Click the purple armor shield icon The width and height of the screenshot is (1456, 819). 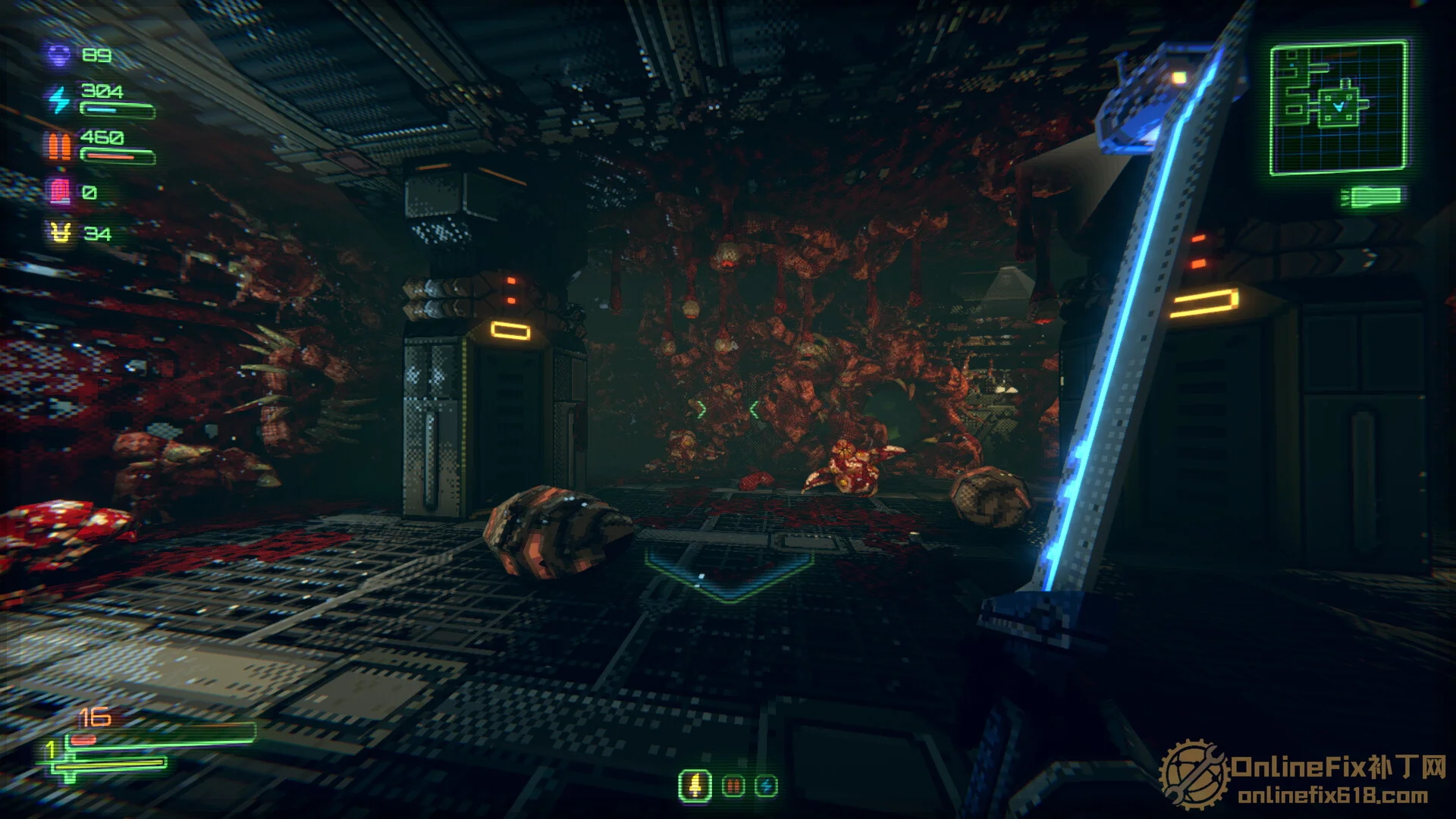(59, 55)
